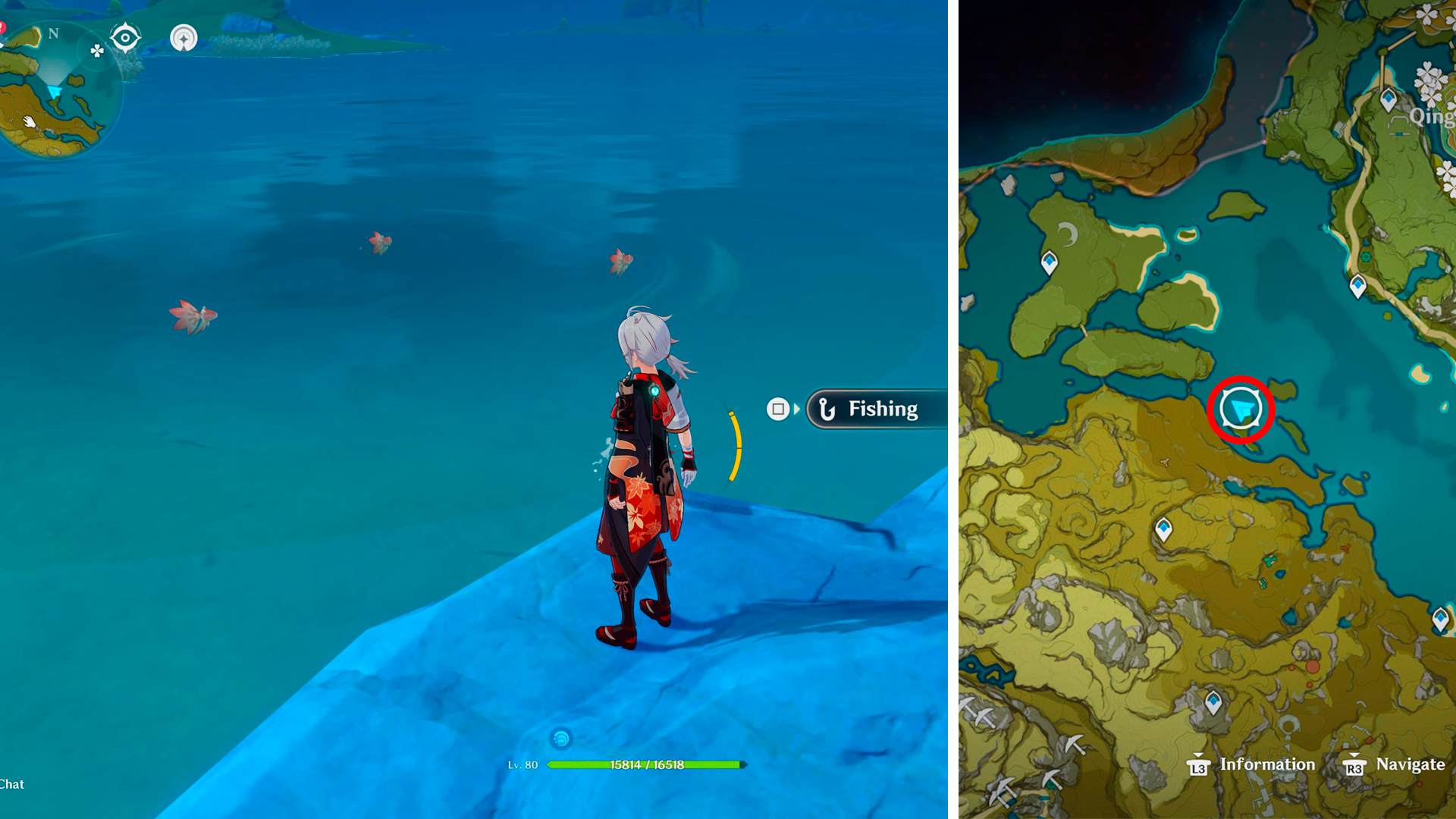Image resolution: width=1456 pixels, height=819 pixels.
Task: Click the teleport waypoint near Qingce on far right
Action: pos(1387,99)
